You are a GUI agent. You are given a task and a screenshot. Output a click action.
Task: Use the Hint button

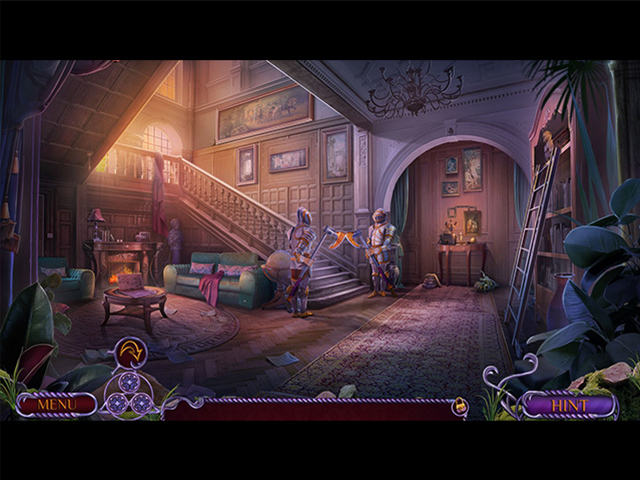[568, 405]
